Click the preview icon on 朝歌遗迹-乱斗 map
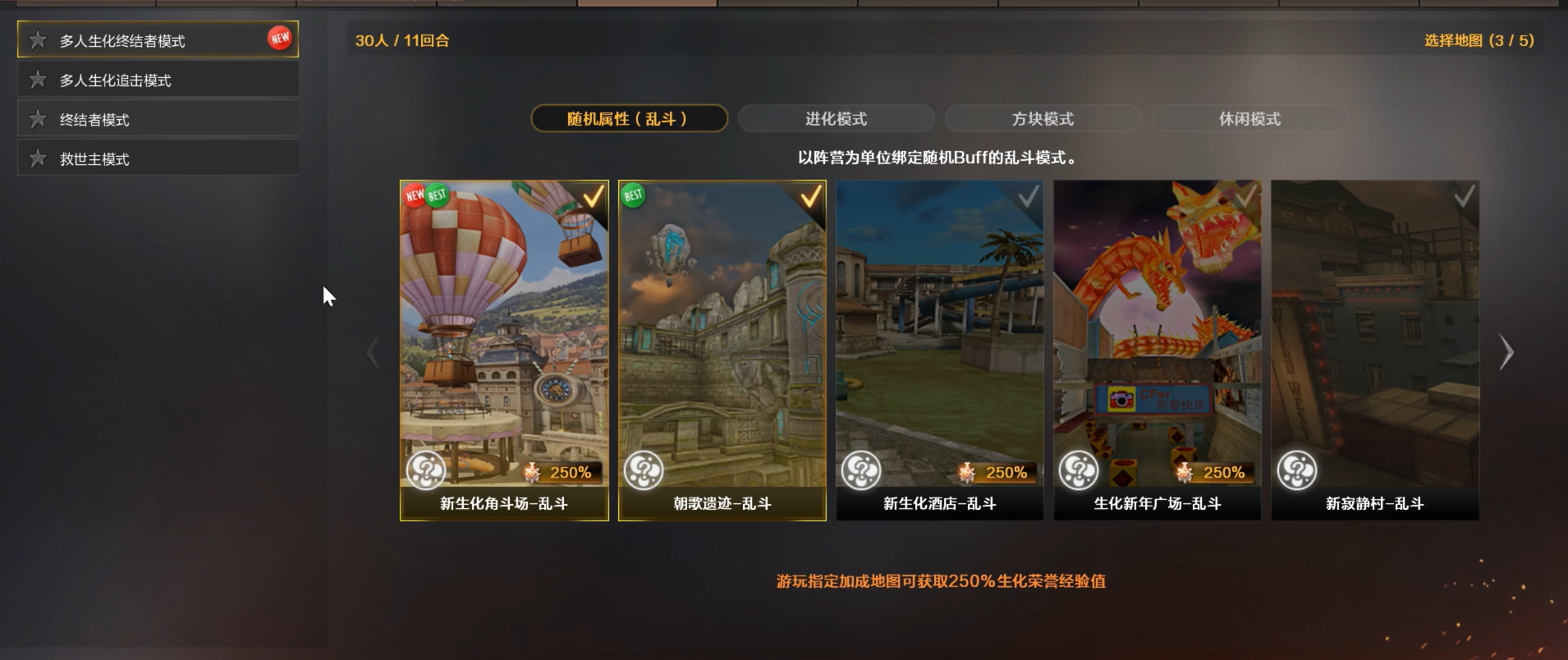Viewport: 1568px width, 660px height. [x=644, y=470]
